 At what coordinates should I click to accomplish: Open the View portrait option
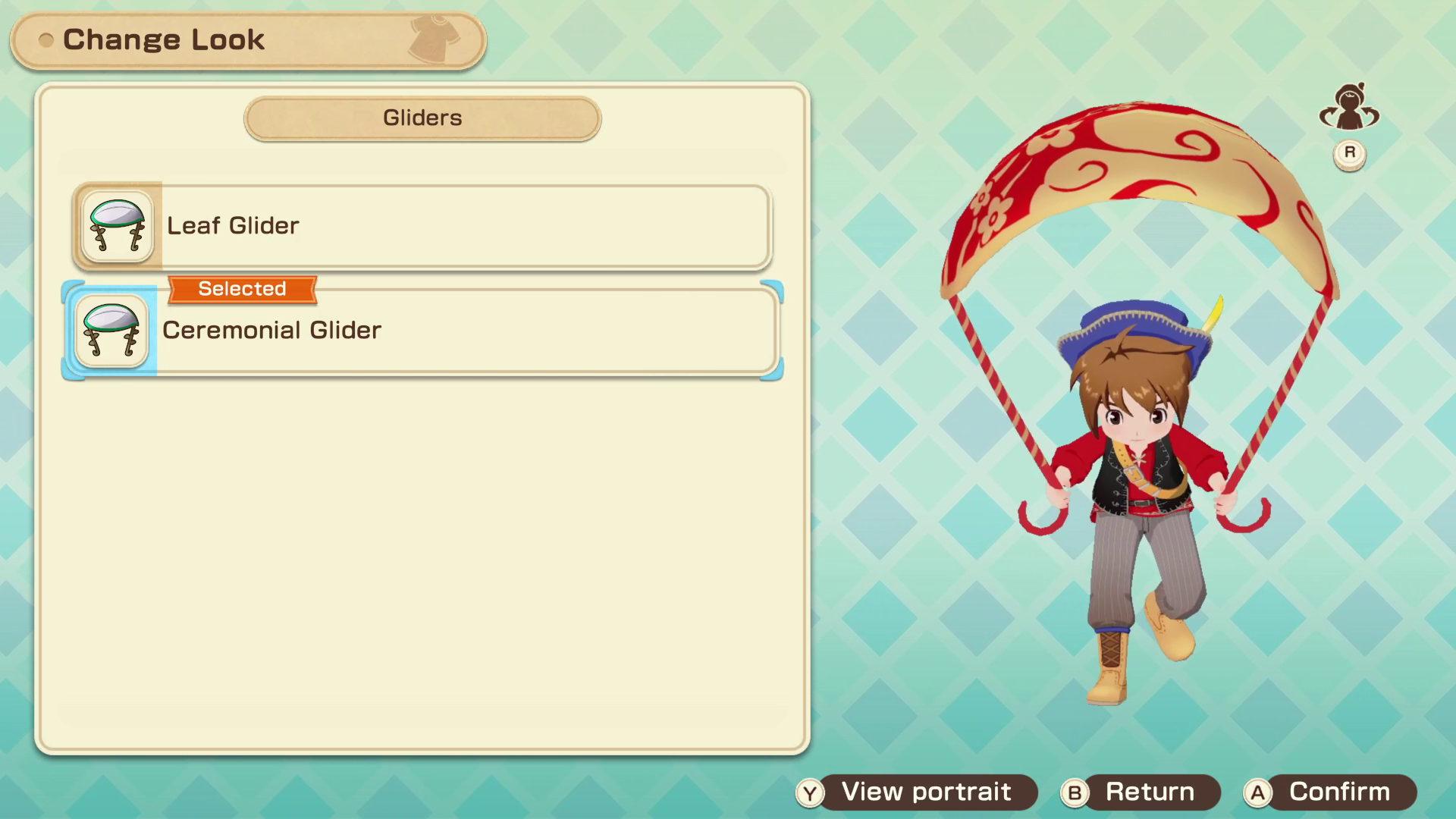917,792
